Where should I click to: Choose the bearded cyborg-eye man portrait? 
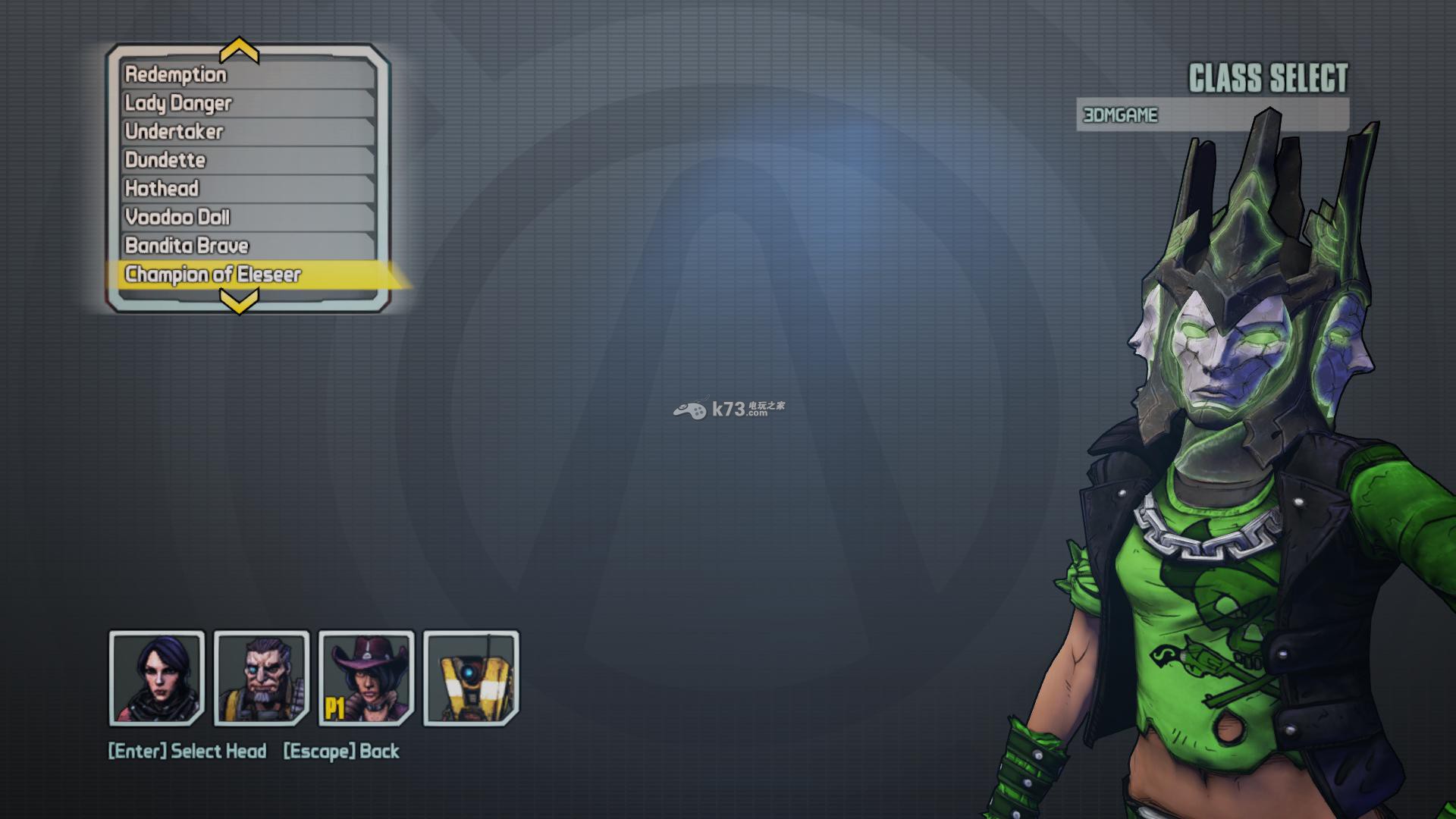[x=262, y=678]
